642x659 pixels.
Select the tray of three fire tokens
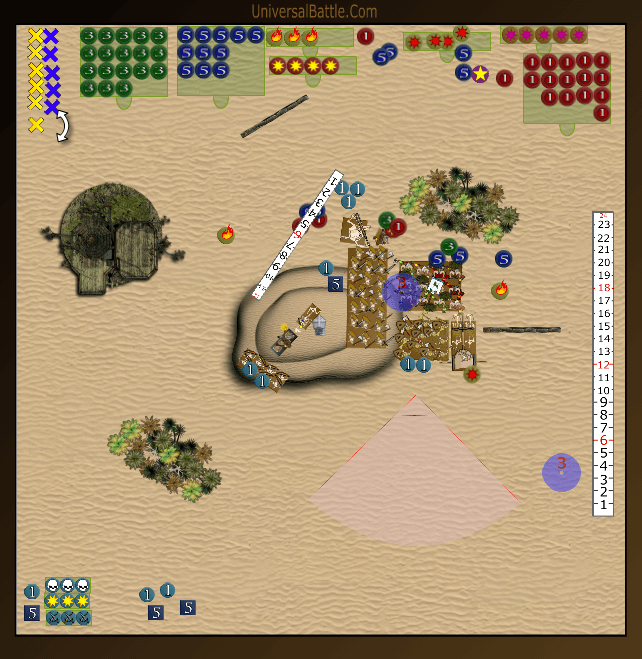(x=294, y=37)
